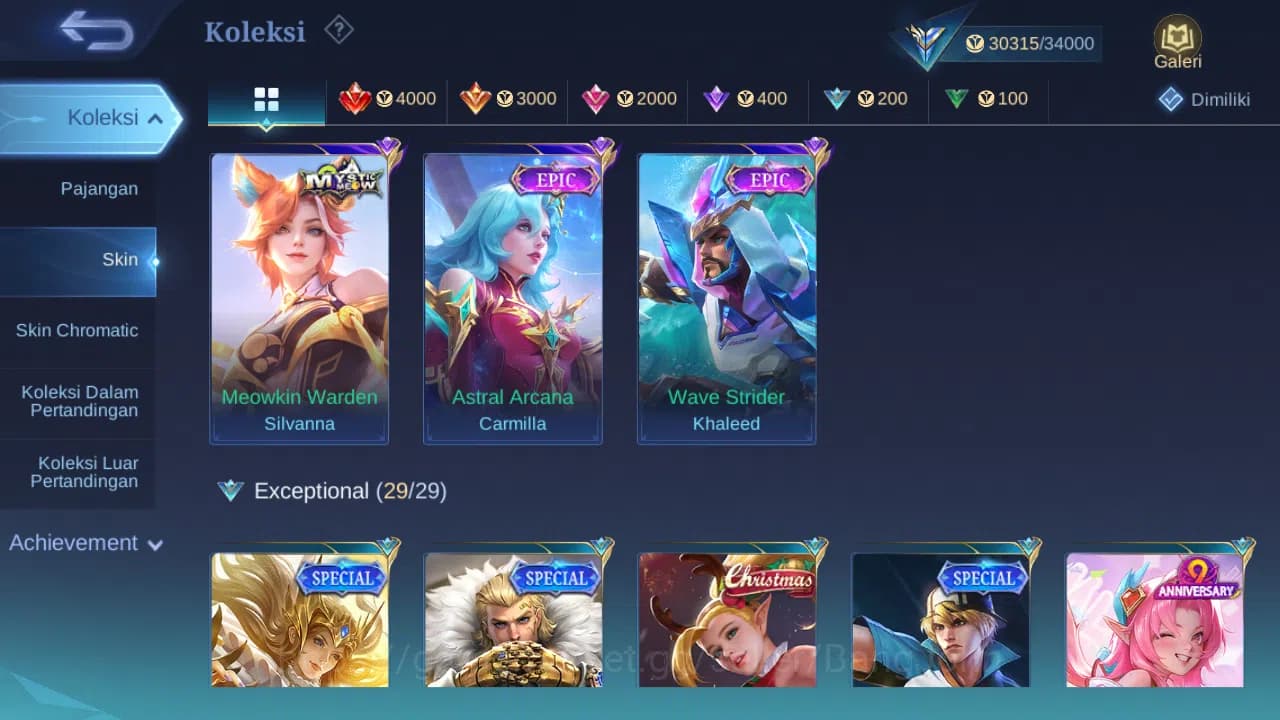Toggle the Dimiliki ownership filter
Viewport: 1280px width, 720px height.
pos(1204,99)
